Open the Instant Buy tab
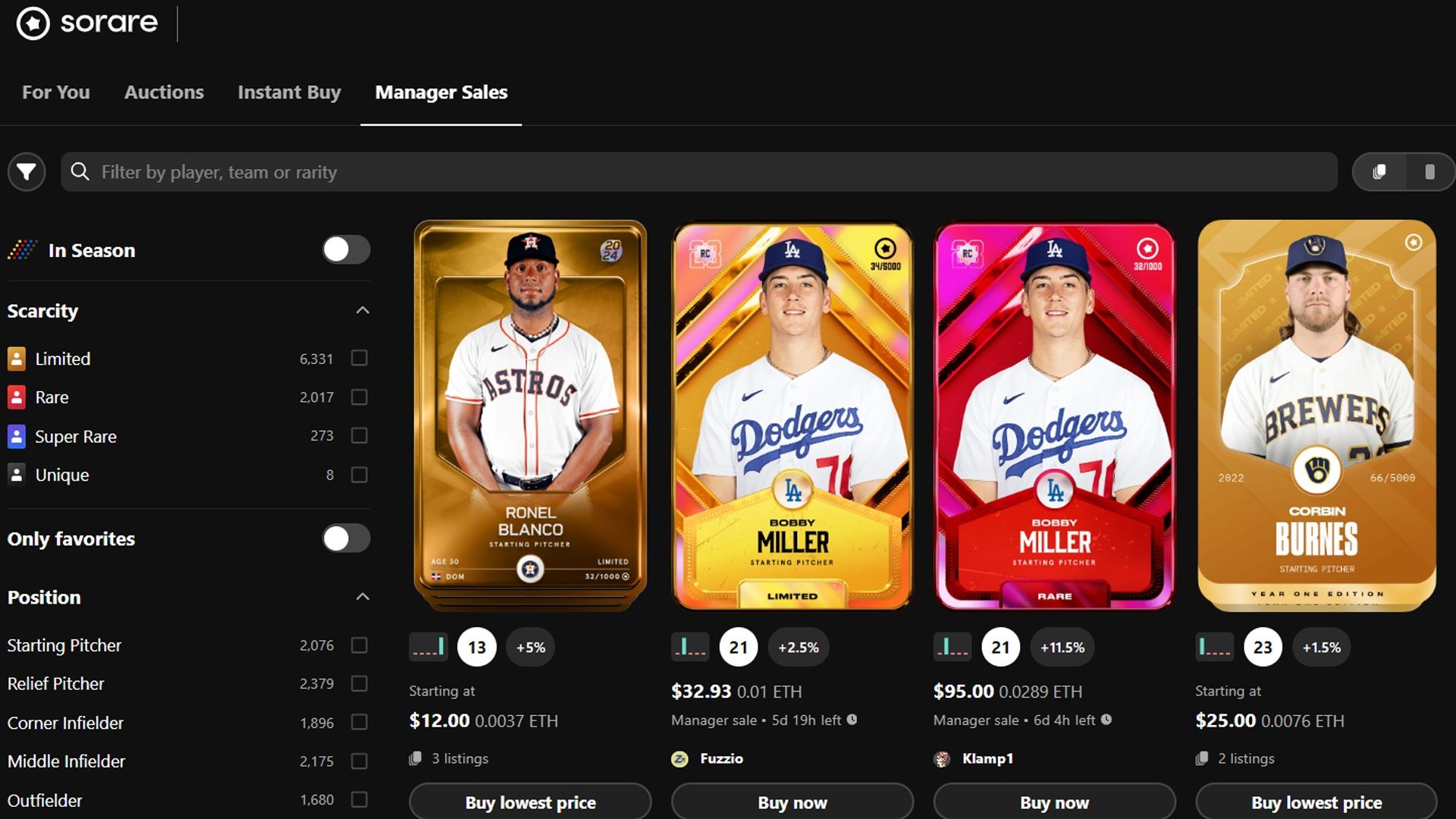The height and width of the screenshot is (819, 1456). [289, 92]
